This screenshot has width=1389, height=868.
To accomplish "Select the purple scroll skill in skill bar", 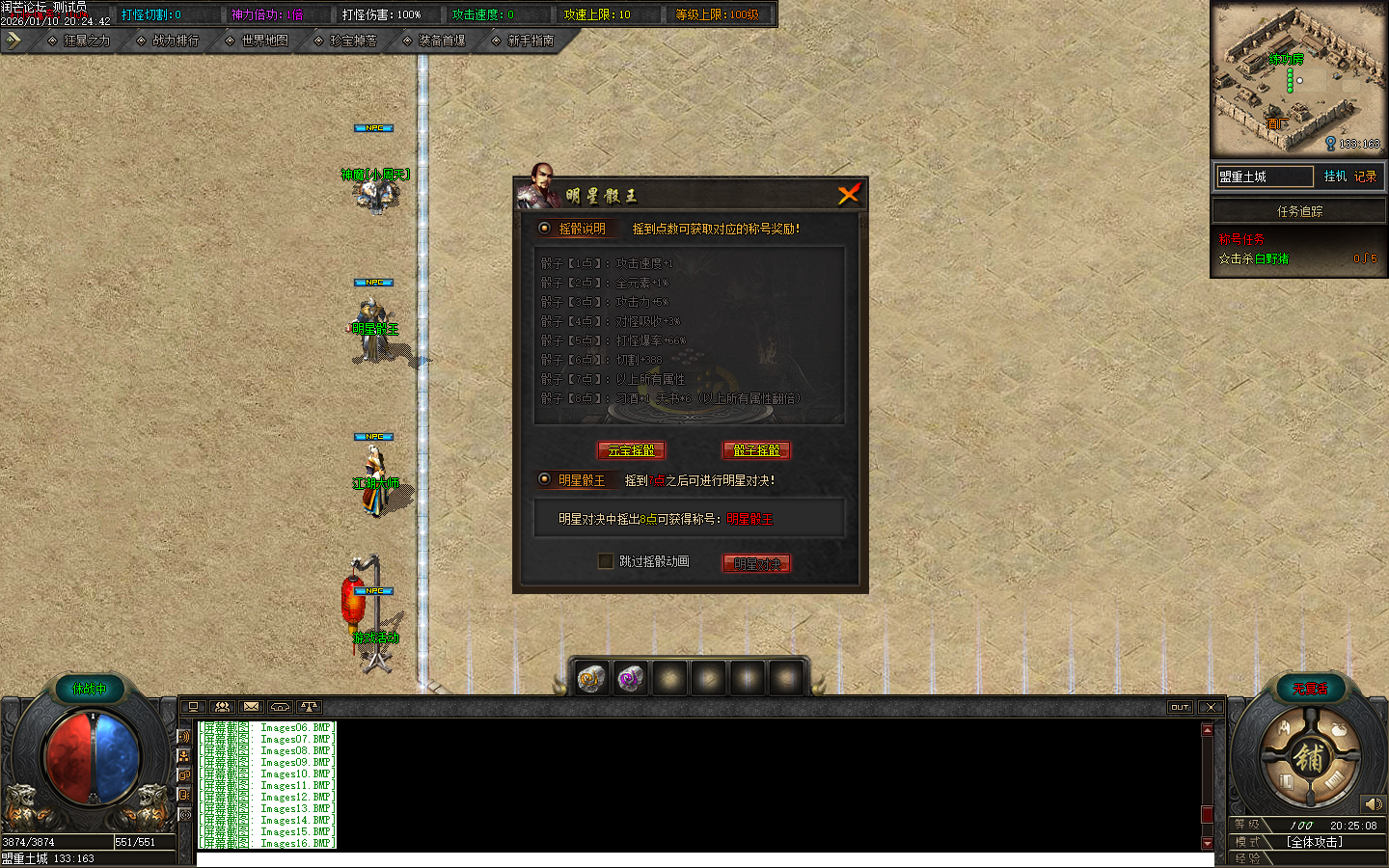I will coord(631,678).
